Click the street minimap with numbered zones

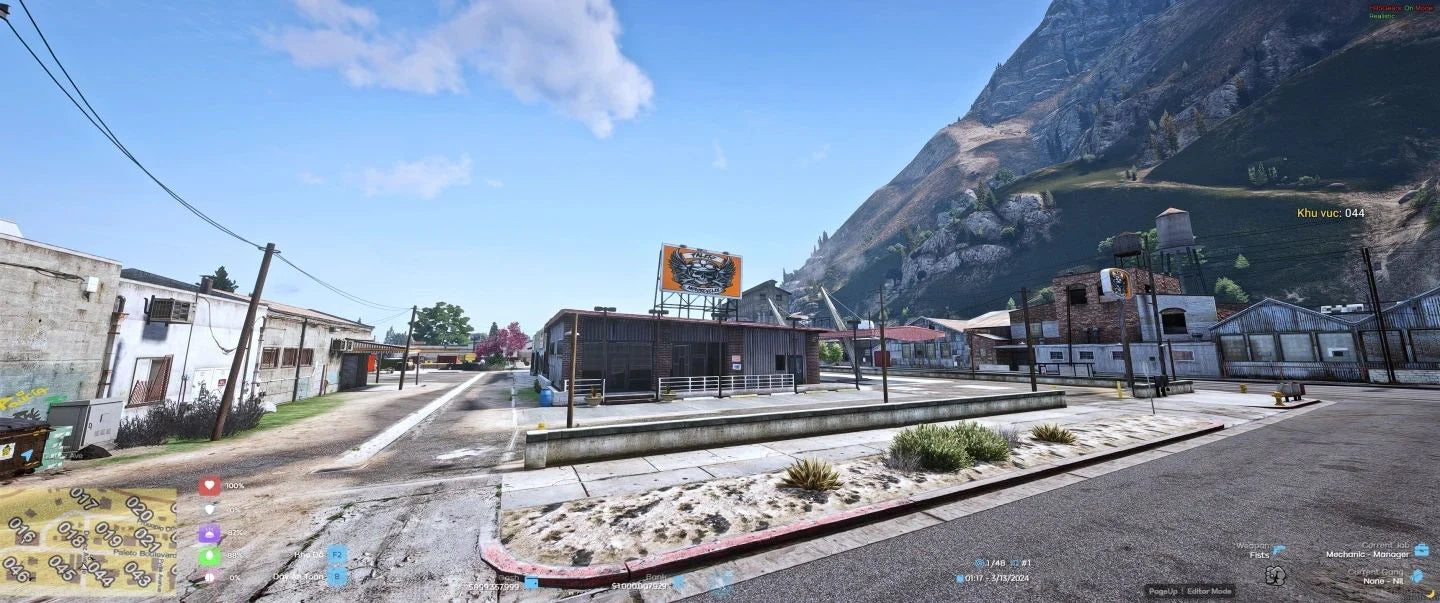pyautogui.click(x=88, y=541)
